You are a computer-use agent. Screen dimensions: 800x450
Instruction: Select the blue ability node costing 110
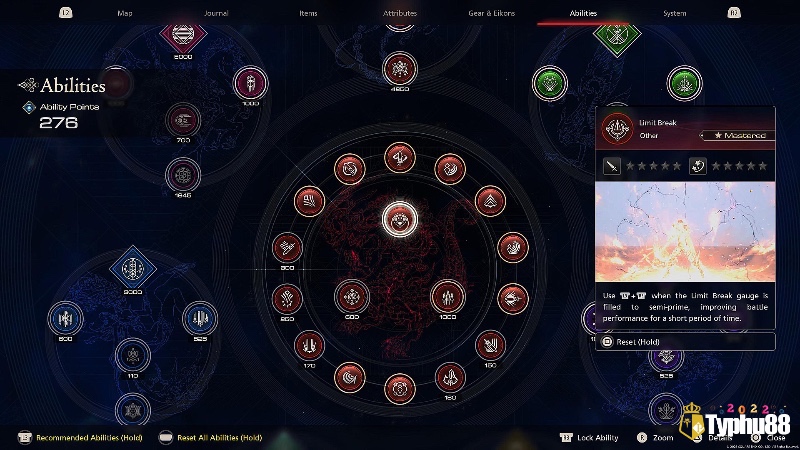(133, 355)
